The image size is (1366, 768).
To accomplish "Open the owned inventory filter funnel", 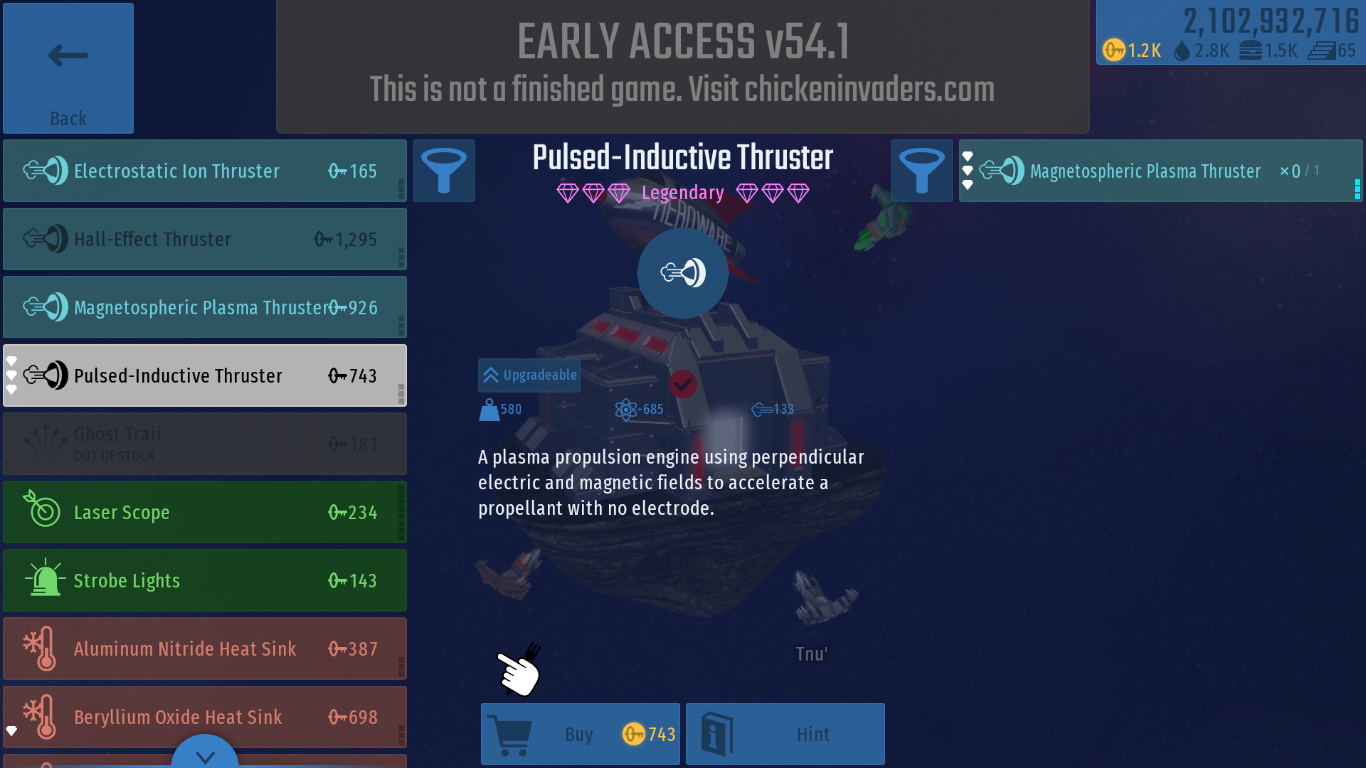I will click(x=921, y=170).
